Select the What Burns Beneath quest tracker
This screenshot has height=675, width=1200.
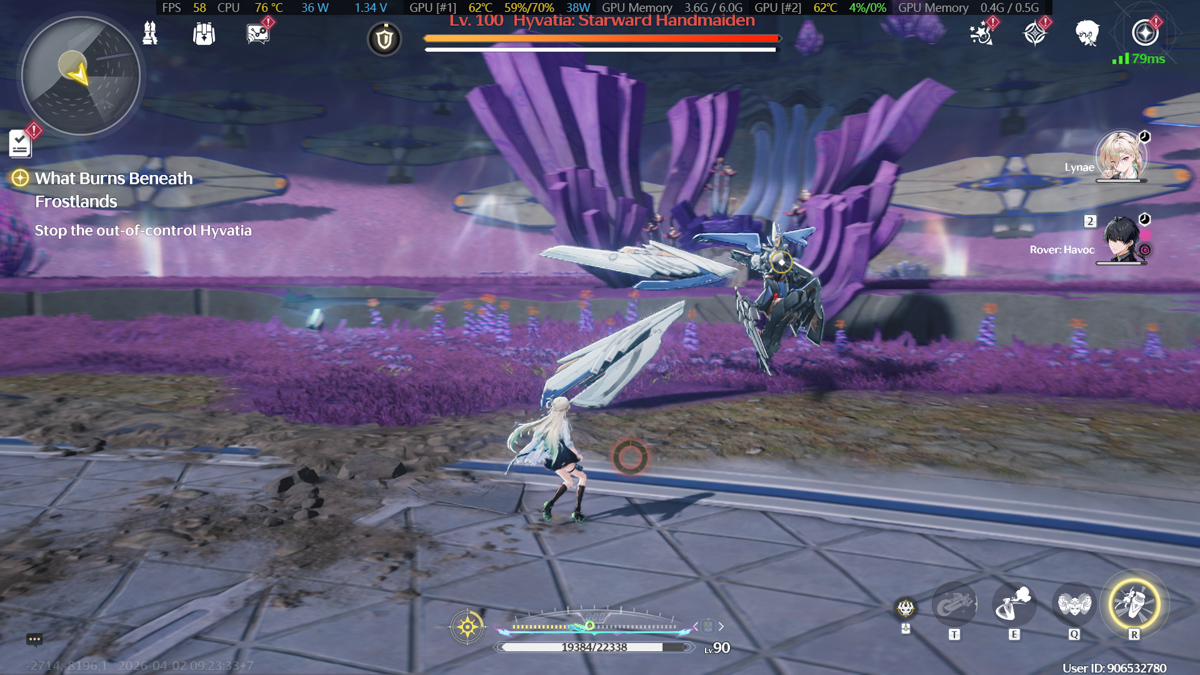pos(113,179)
